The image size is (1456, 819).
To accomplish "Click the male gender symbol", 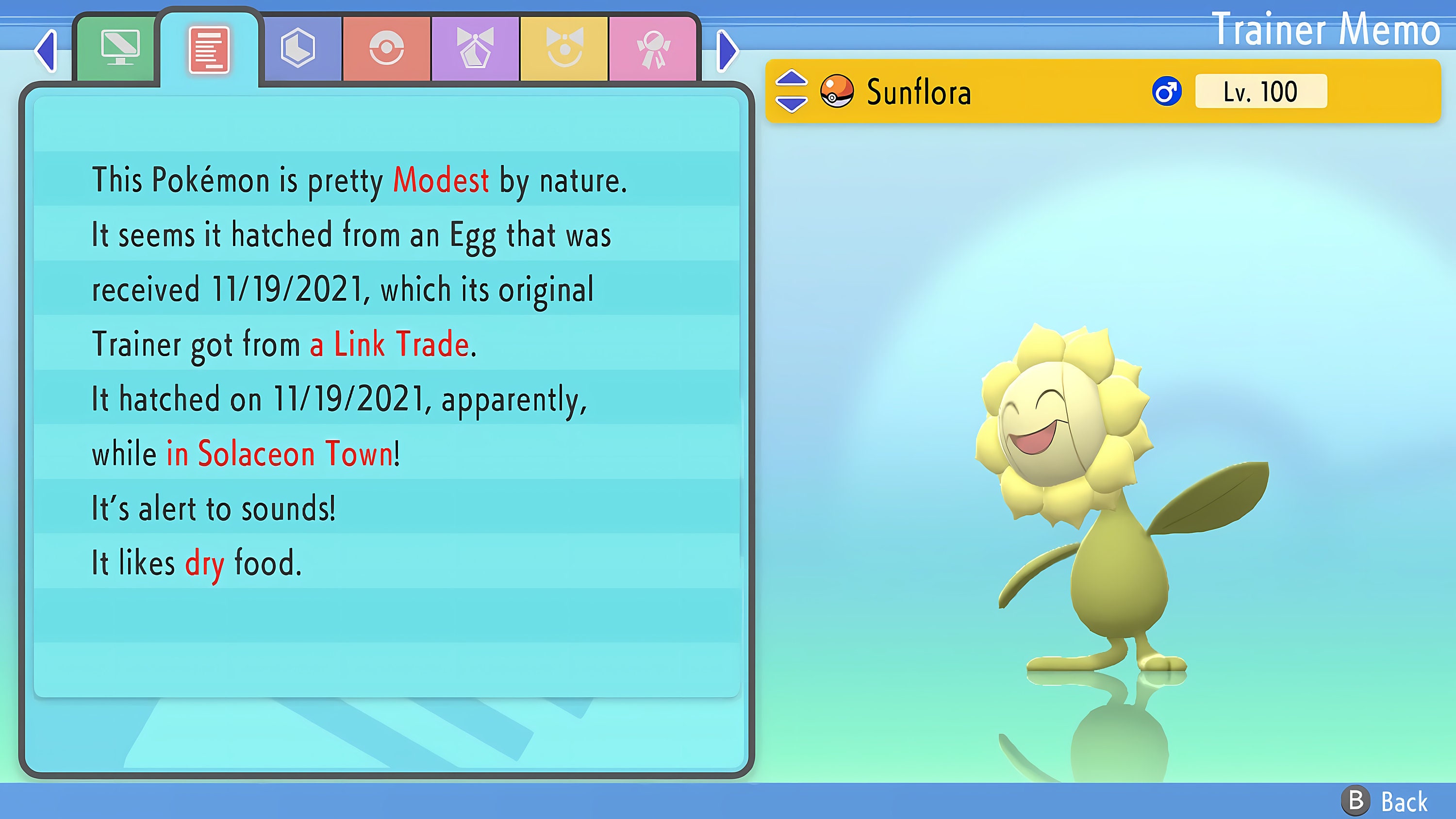I will (1167, 92).
